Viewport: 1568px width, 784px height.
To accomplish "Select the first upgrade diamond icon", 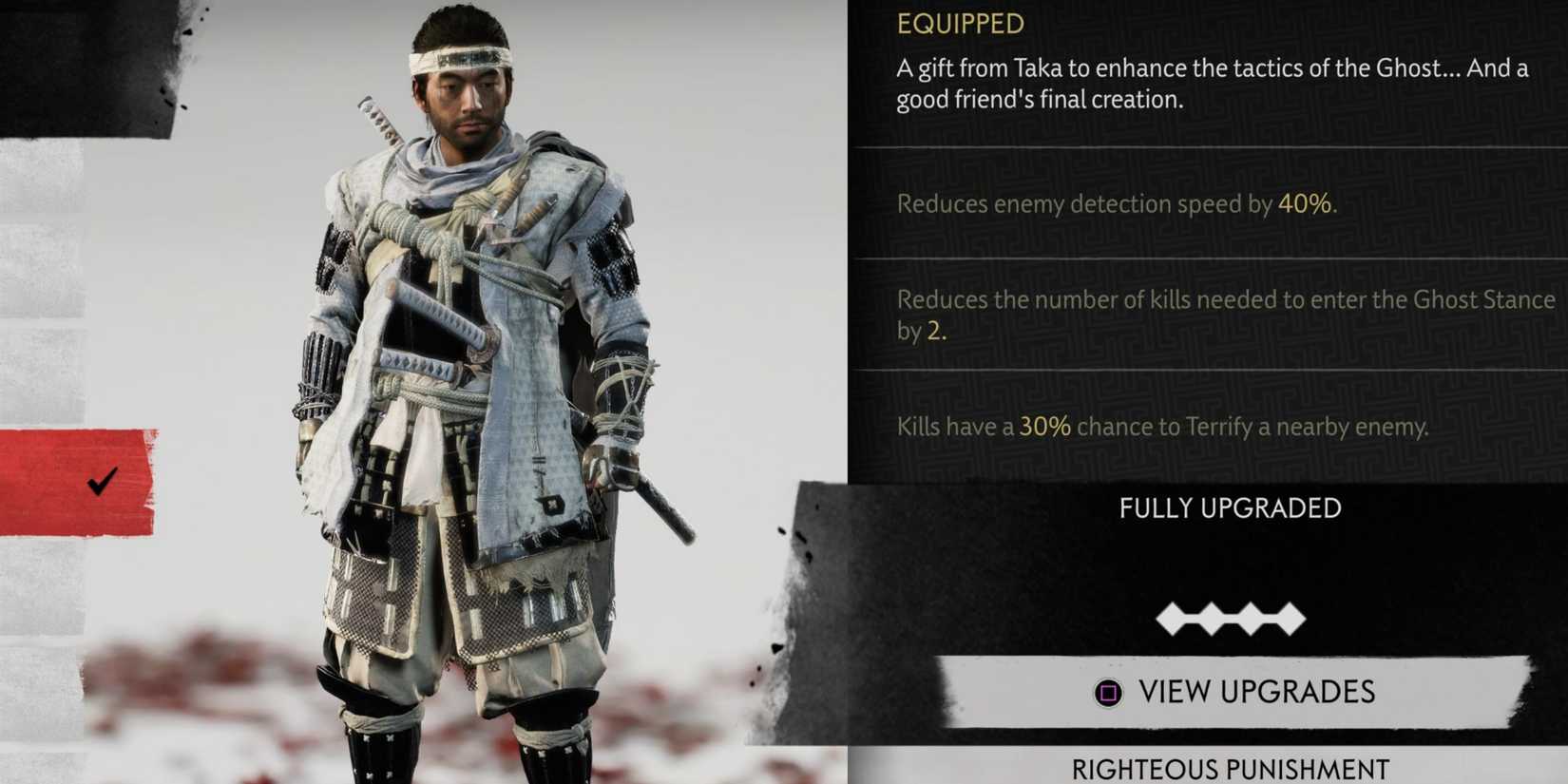I will click(1172, 618).
